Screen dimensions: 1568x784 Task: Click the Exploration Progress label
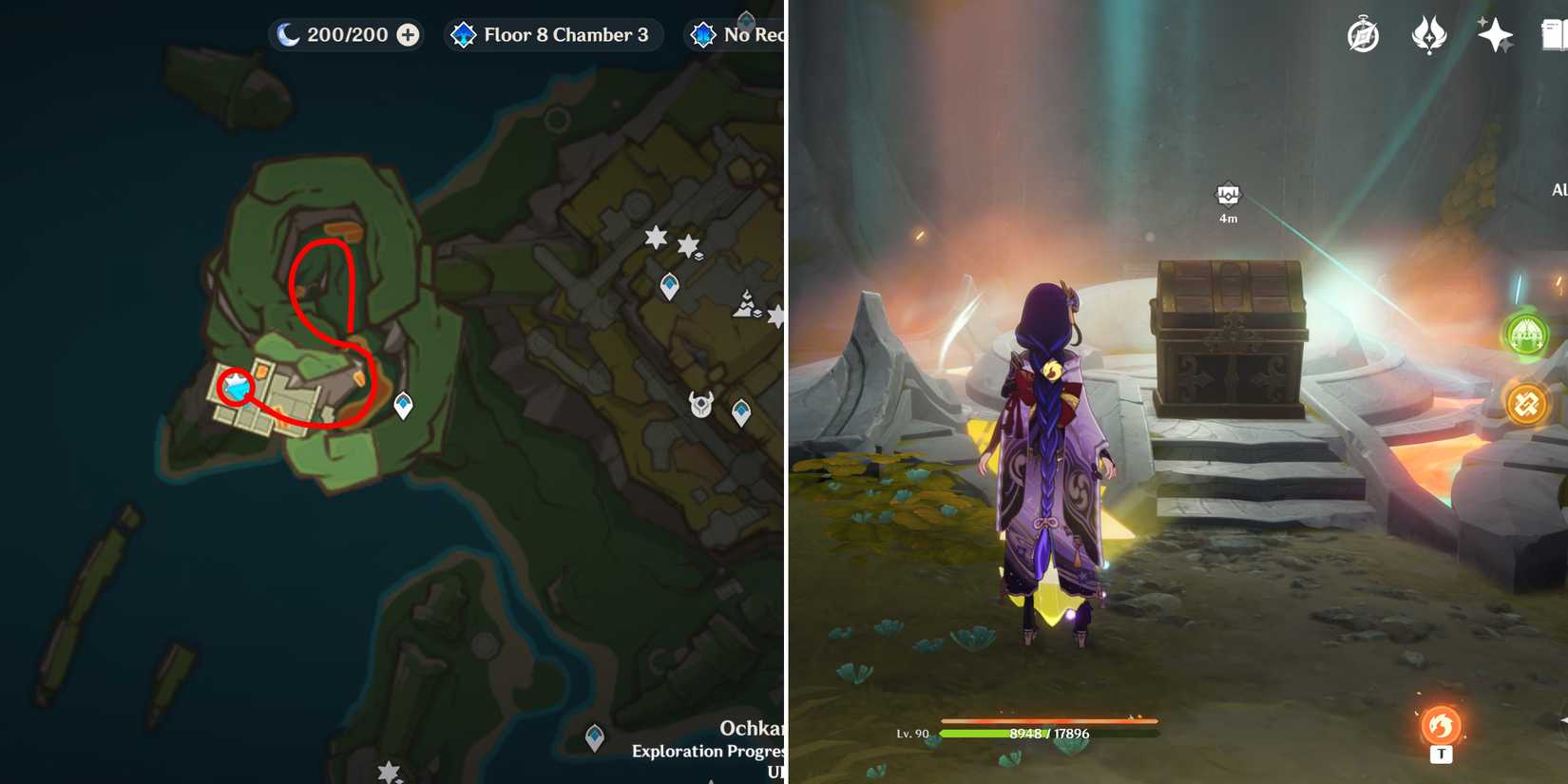tap(708, 752)
